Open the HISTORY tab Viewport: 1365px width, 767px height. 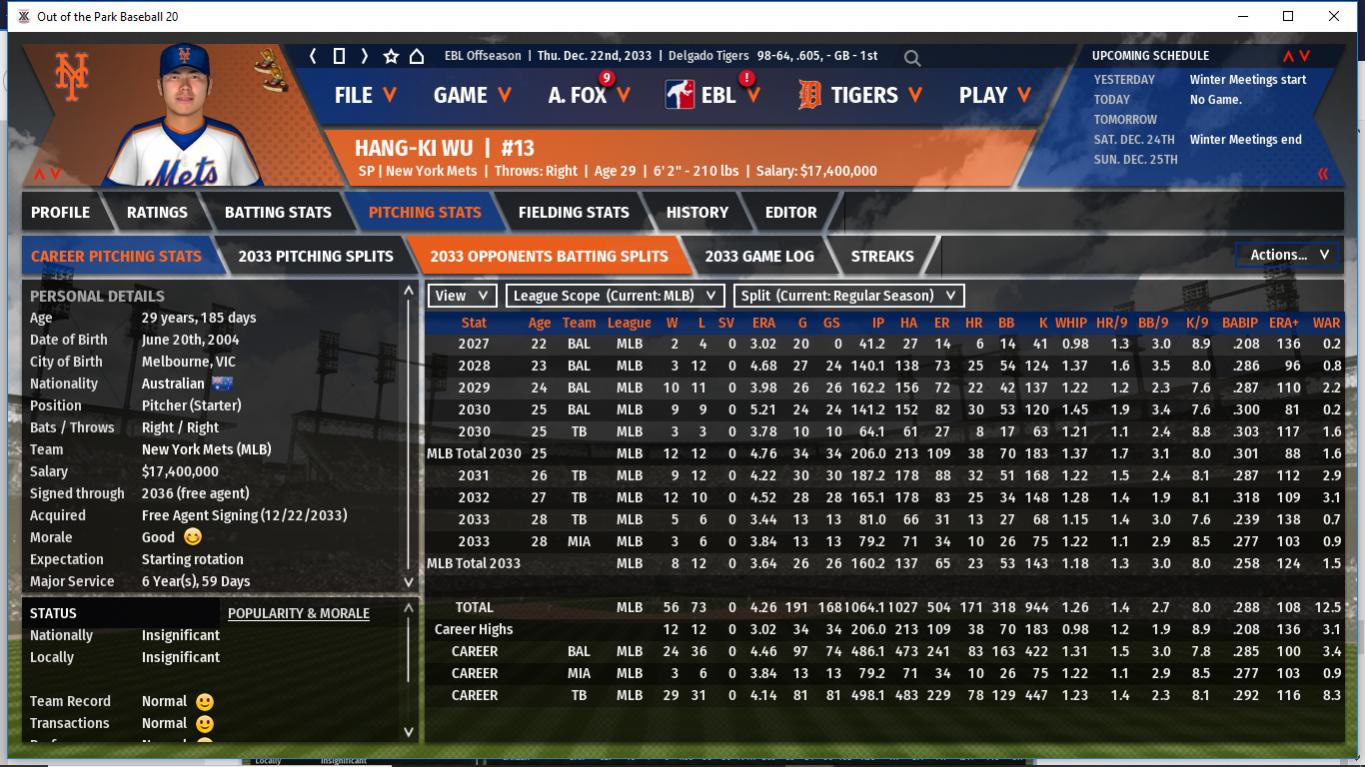tap(697, 212)
